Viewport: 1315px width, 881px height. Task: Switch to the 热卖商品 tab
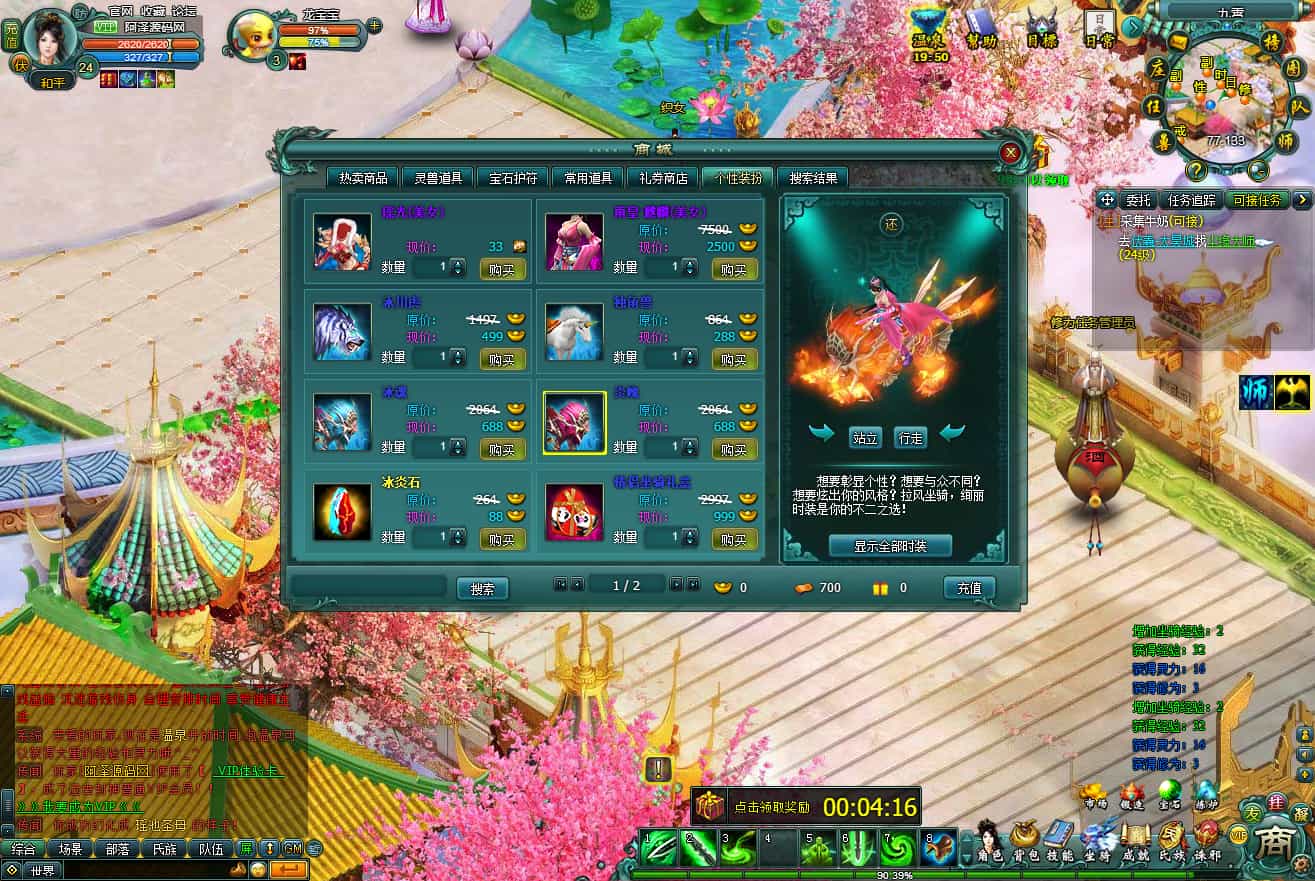click(x=363, y=178)
